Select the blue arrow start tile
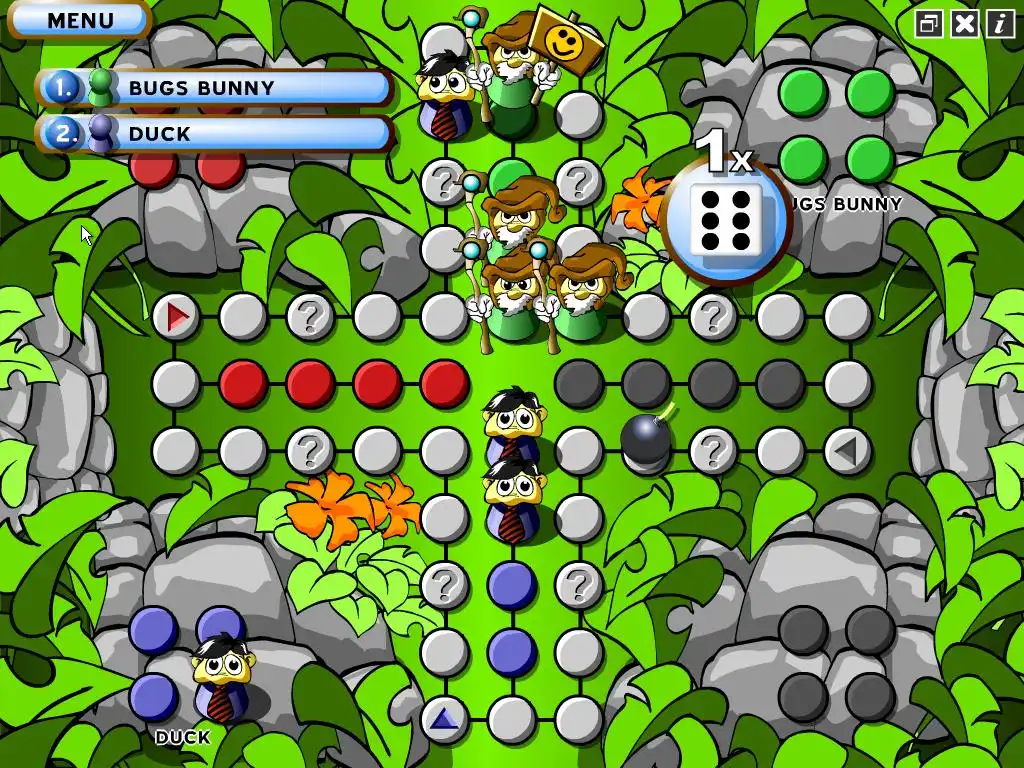Viewport: 1024px width, 768px height. click(x=444, y=719)
